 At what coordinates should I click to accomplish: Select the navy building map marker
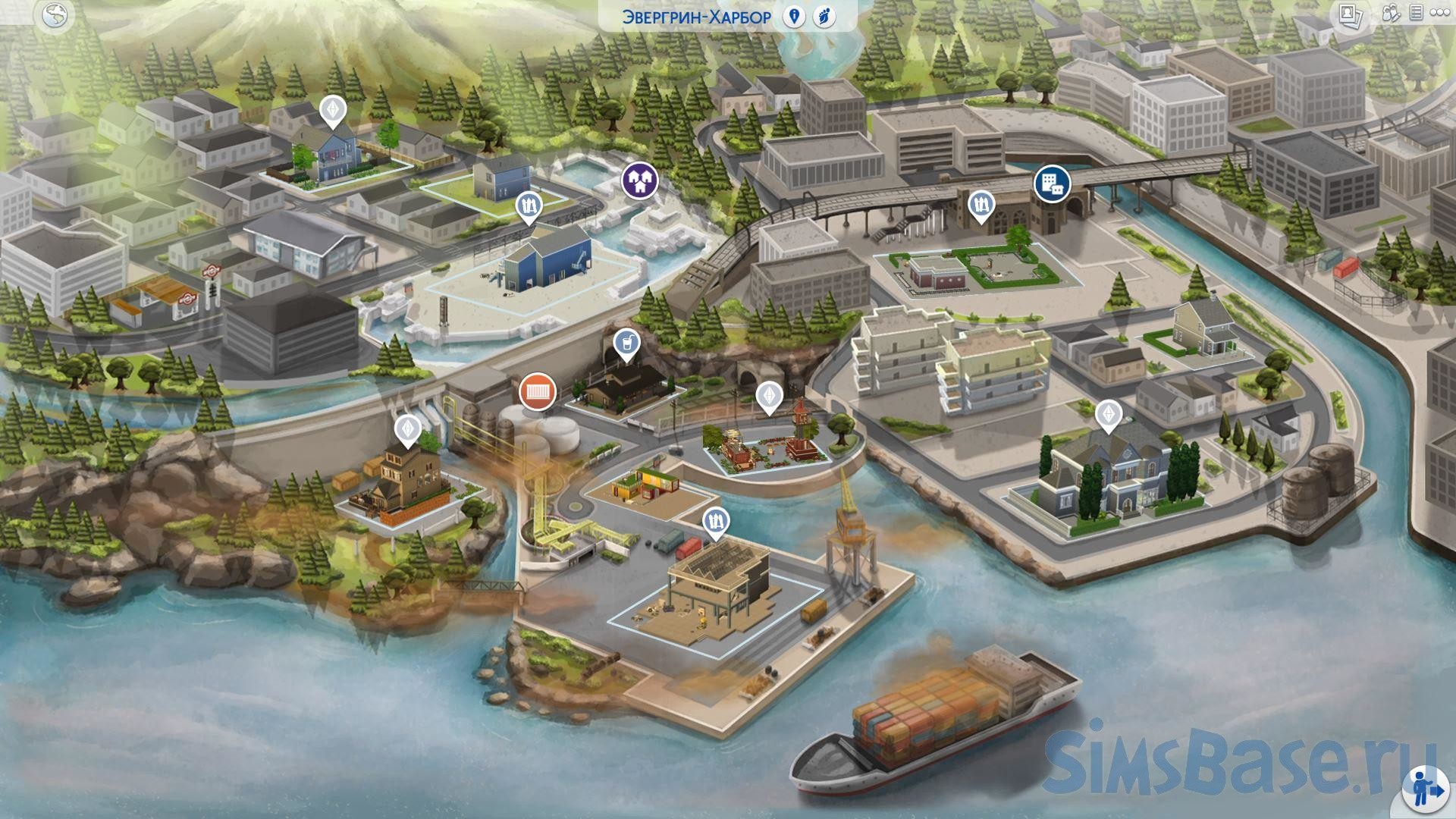click(x=1053, y=182)
